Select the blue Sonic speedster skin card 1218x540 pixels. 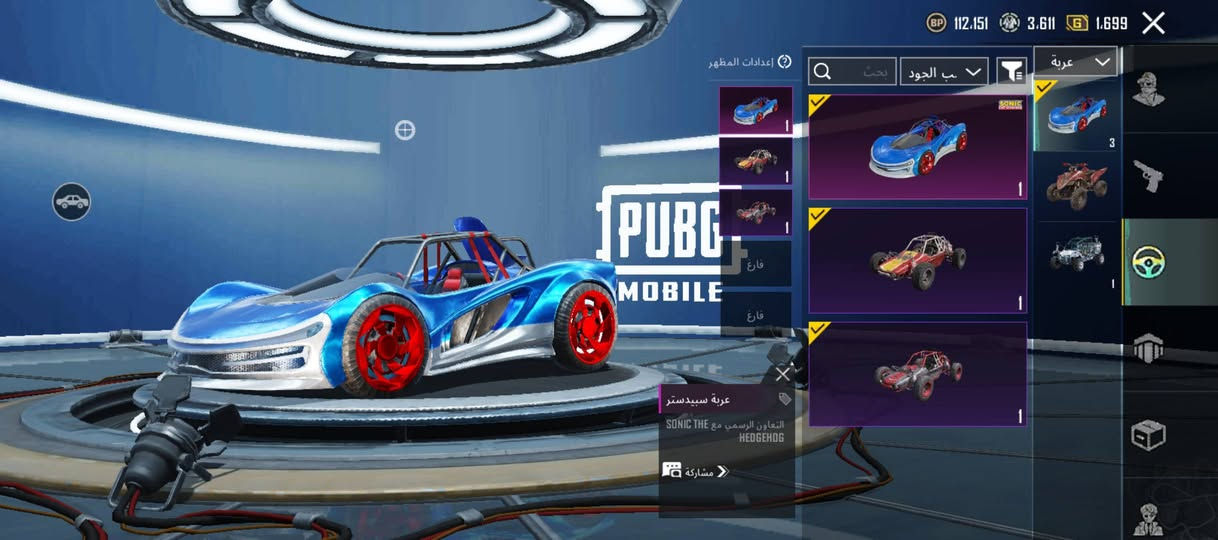point(917,147)
